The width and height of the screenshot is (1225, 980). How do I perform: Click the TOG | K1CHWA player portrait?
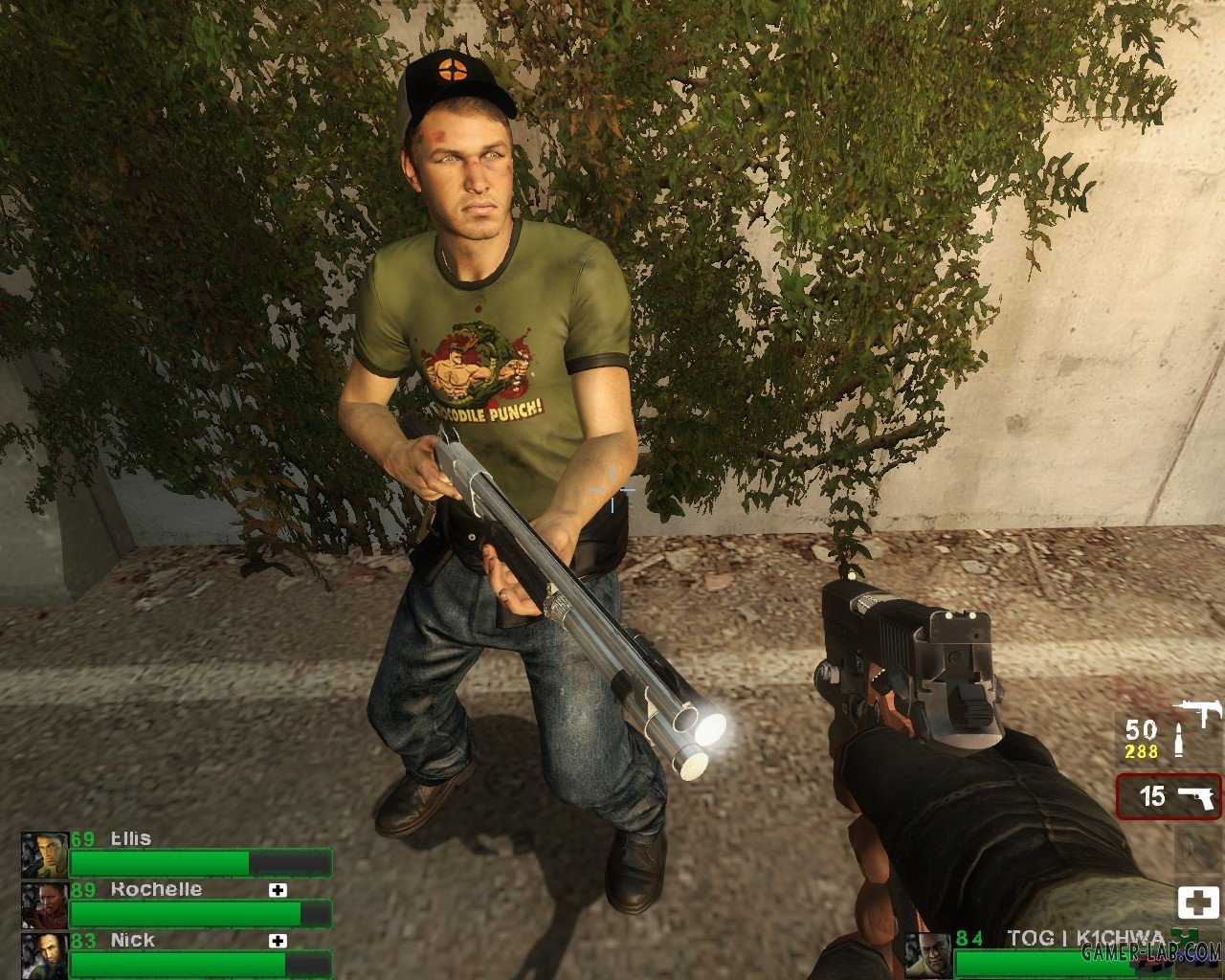pos(928,955)
